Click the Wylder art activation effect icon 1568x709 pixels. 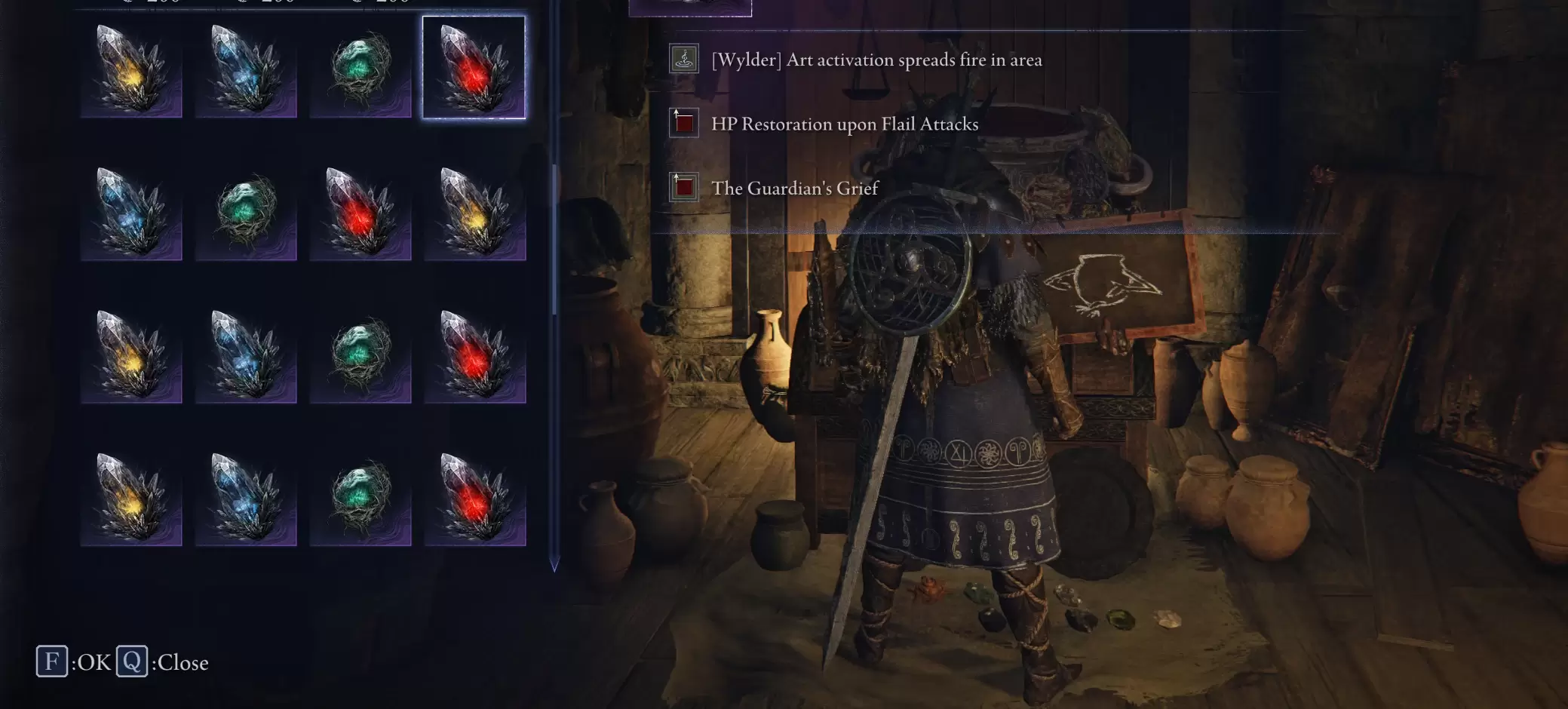[x=683, y=59]
